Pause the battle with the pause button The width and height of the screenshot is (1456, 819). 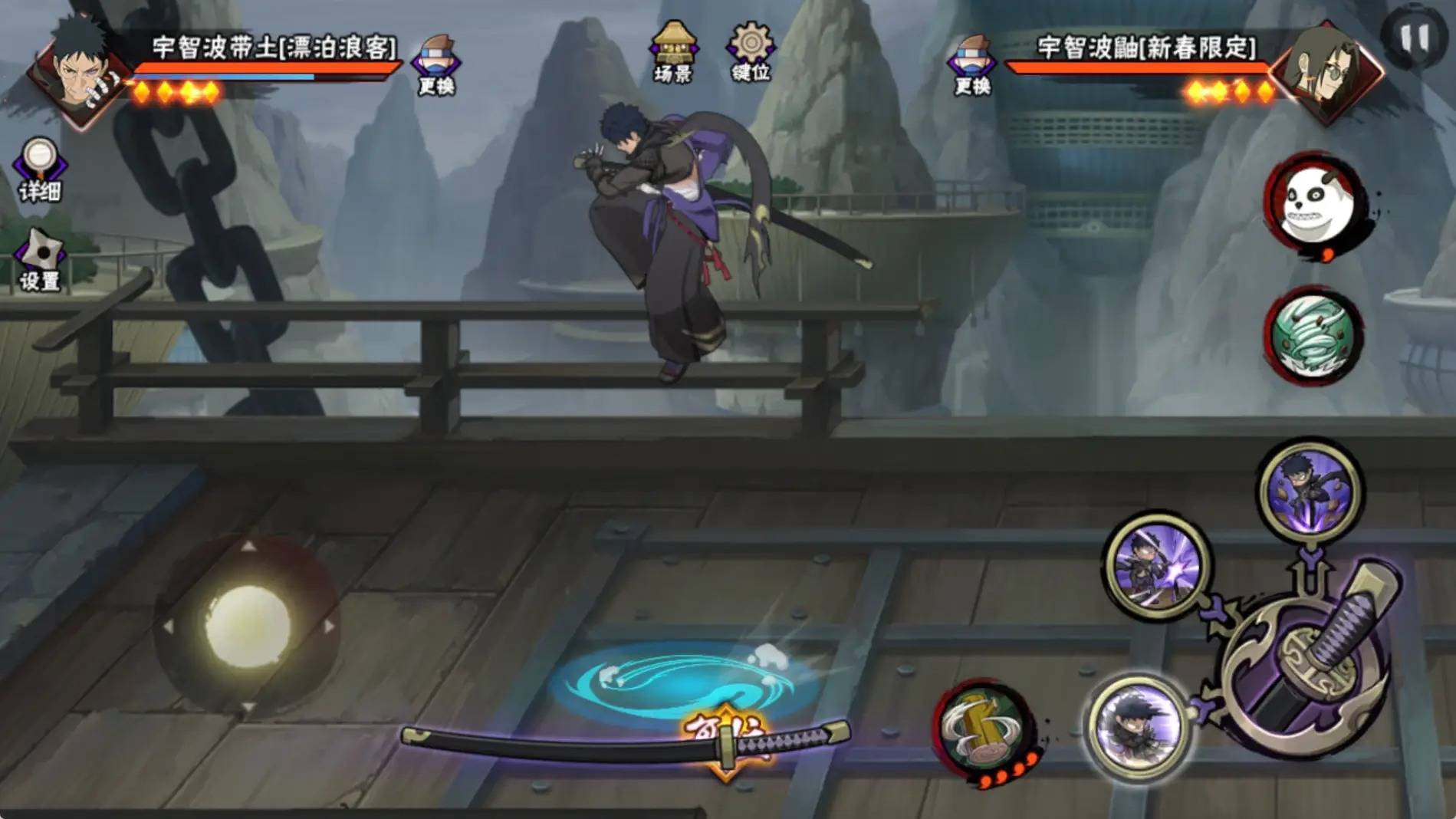click(1415, 38)
